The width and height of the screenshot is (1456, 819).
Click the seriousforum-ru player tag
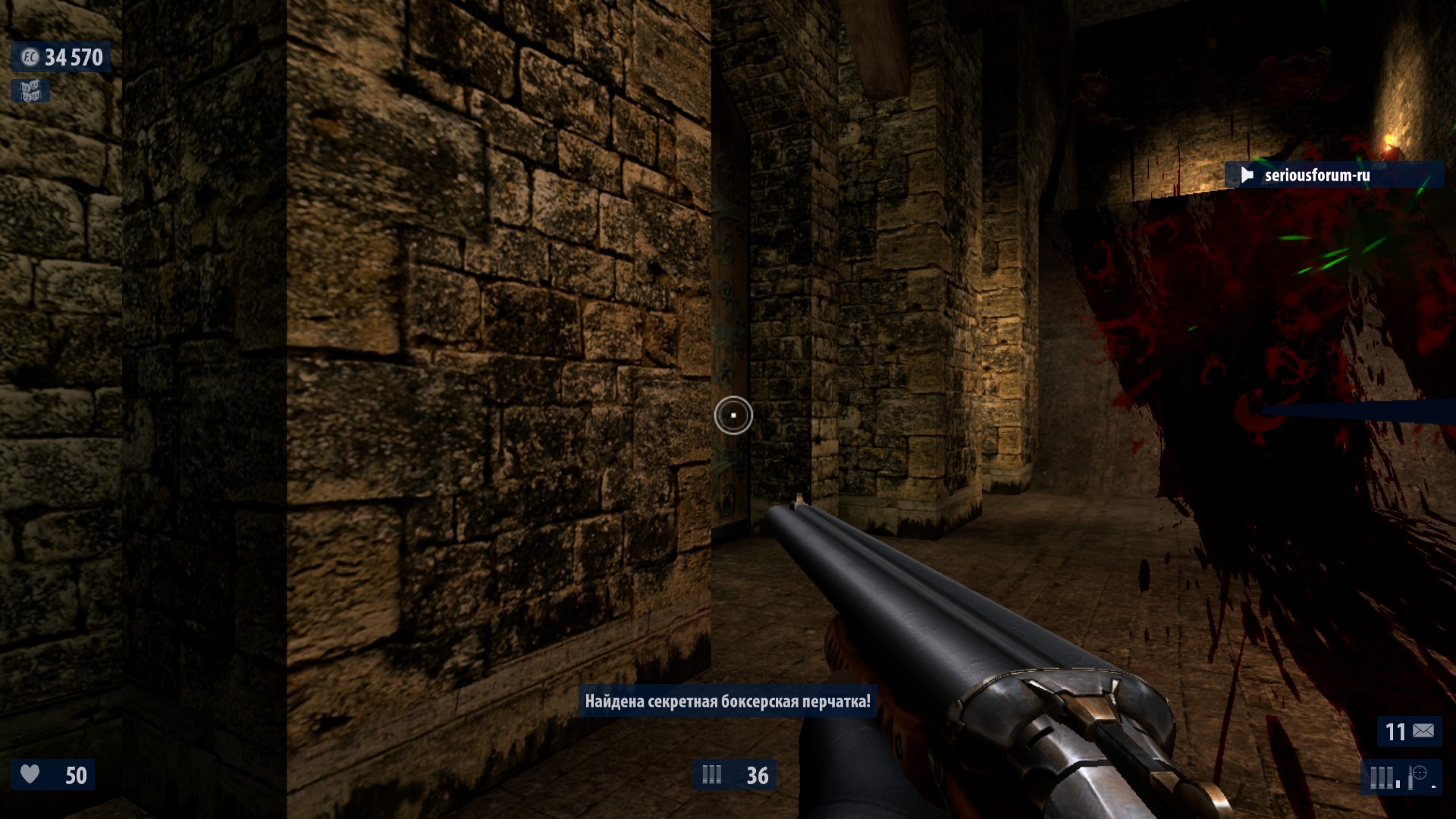pyautogui.click(x=1316, y=175)
